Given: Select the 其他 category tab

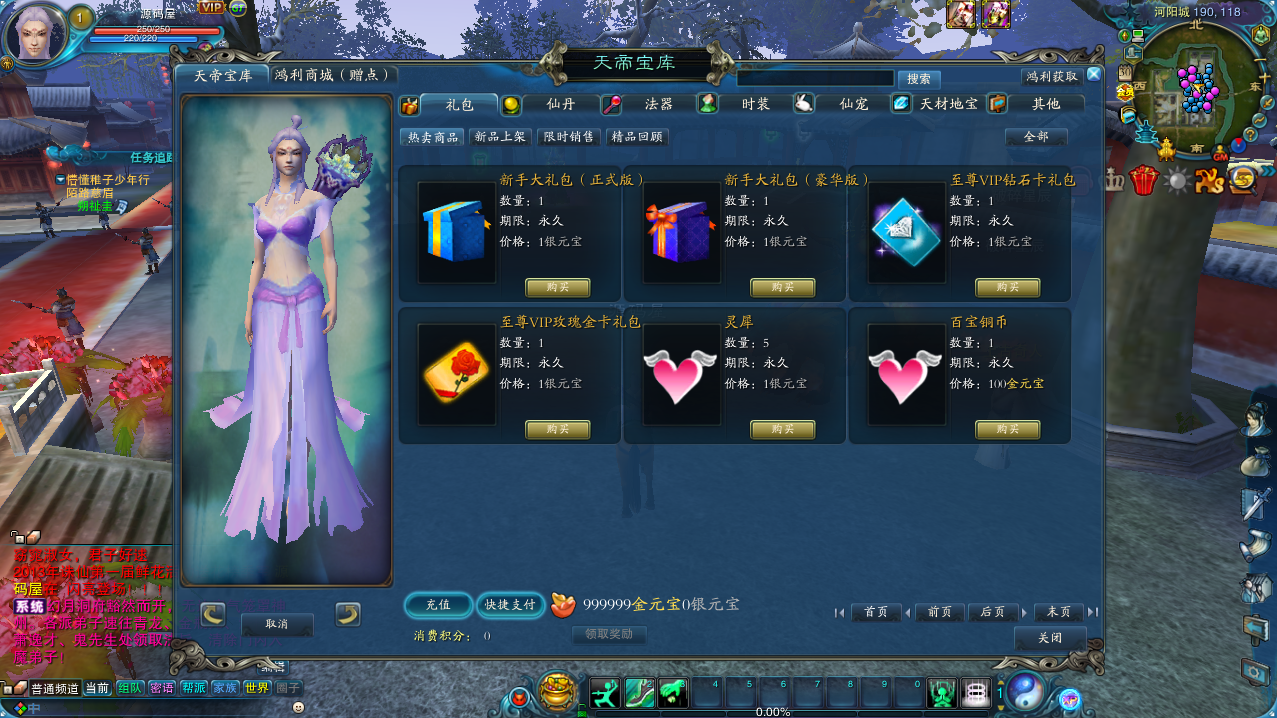Looking at the screenshot, I should pyautogui.click(x=1045, y=104).
